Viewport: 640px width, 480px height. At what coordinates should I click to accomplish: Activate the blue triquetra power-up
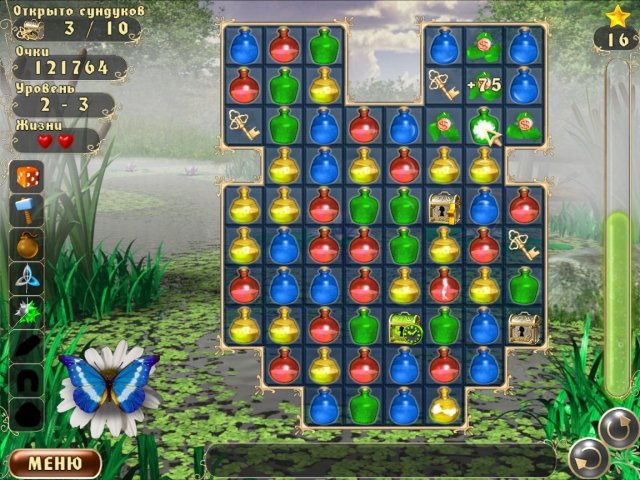27,278
